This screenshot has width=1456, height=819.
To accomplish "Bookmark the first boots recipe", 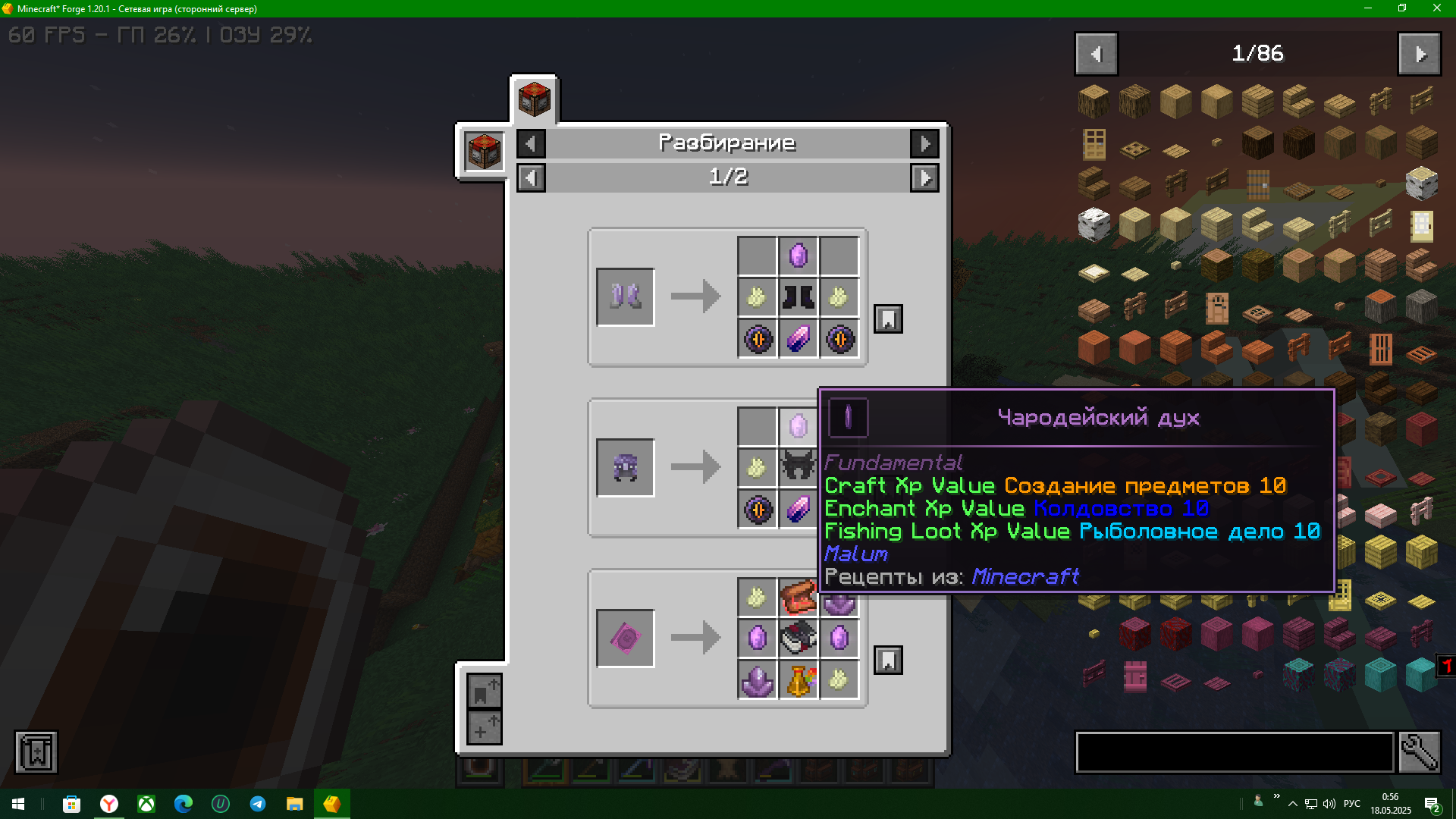I will pos(888,319).
